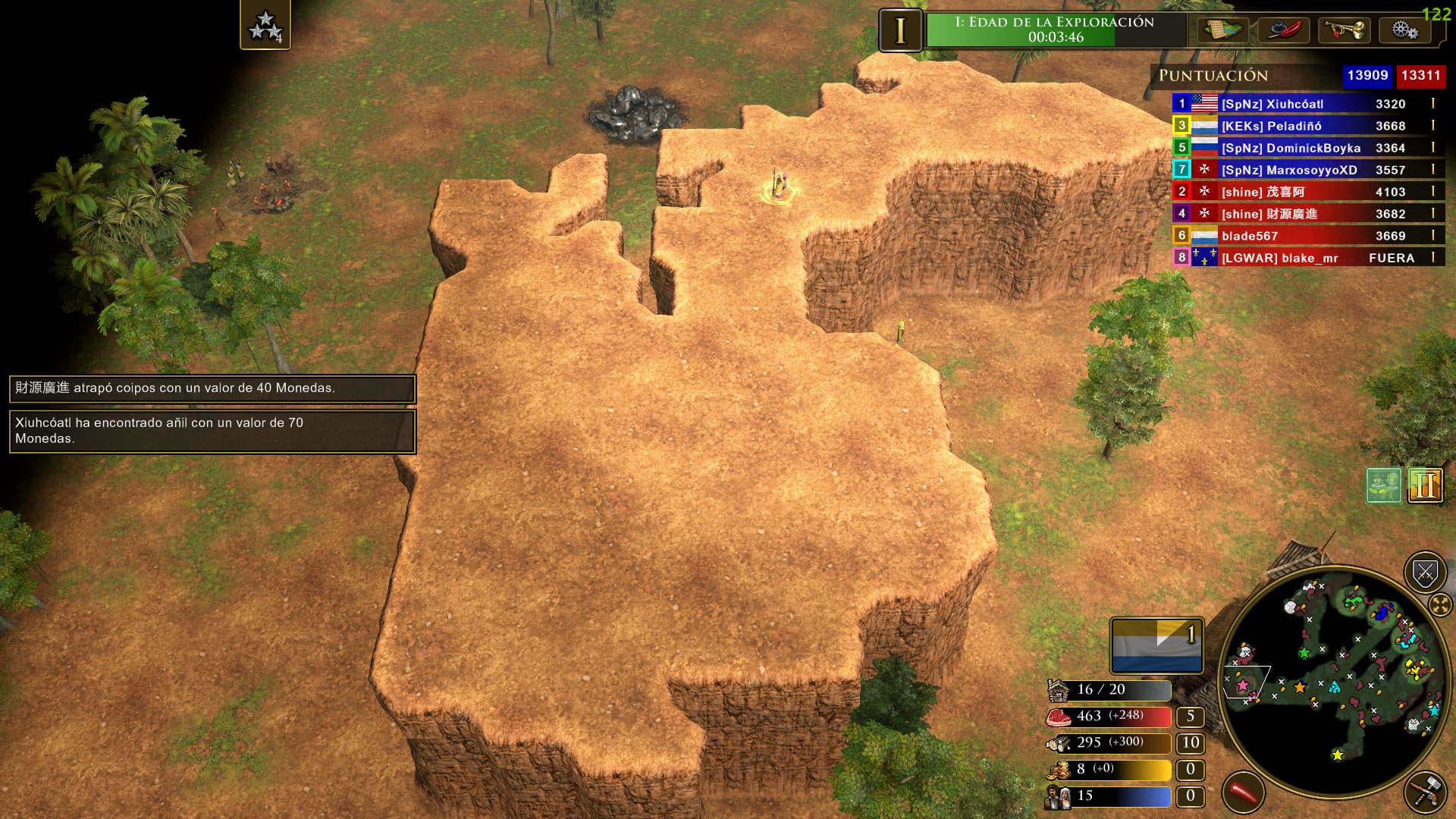Image resolution: width=1456 pixels, height=819 pixels.
Task: Click the food villager count box showing 5
Action: pos(1190,717)
